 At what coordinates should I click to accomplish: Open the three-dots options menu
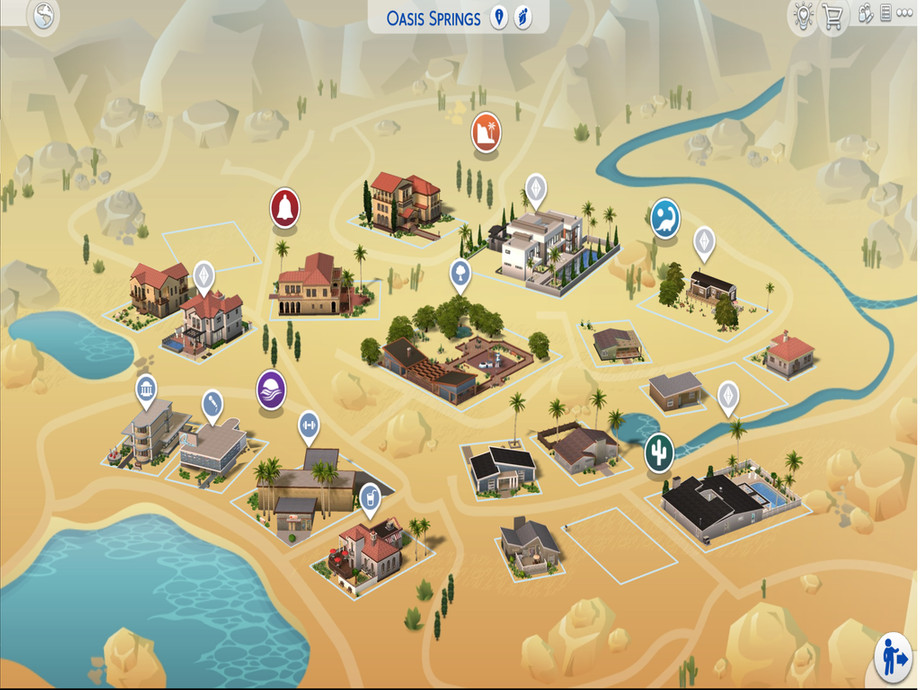pos(904,15)
